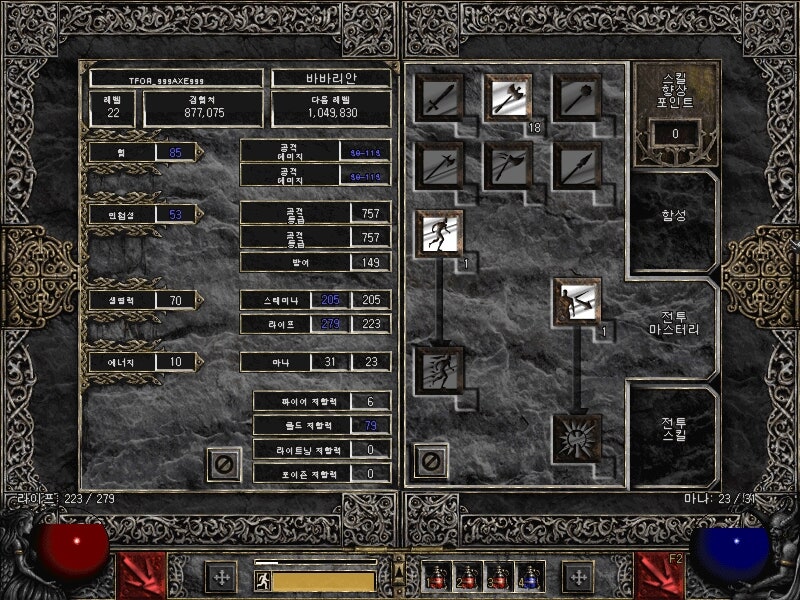800x600 pixels.
Task: Select the Throwing Mastery skill
Action: click(508, 166)
